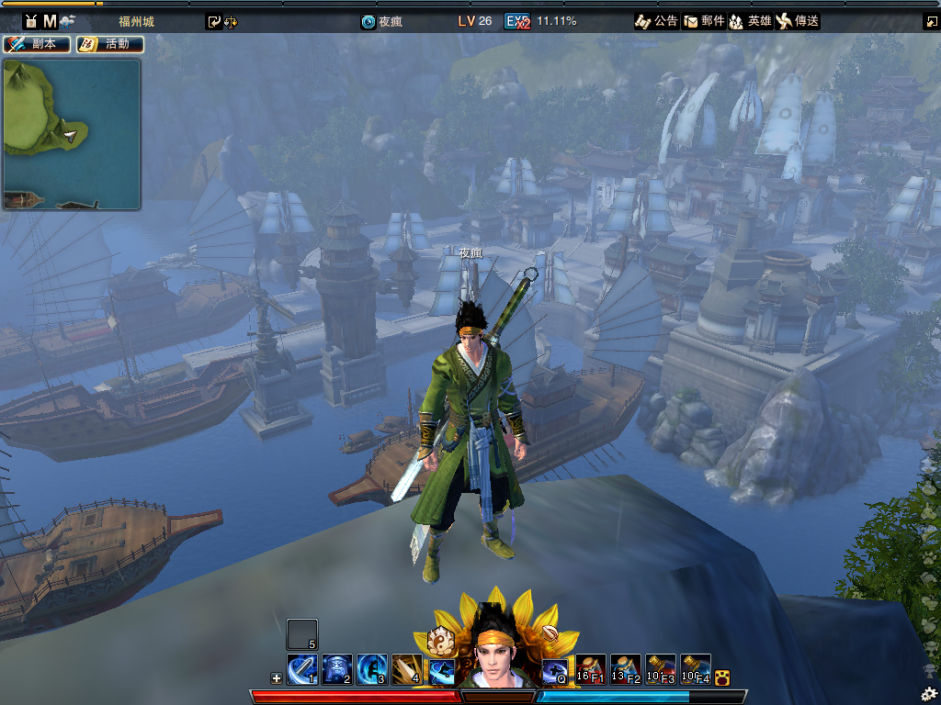Open the 活動 events panel

point(110,44)
